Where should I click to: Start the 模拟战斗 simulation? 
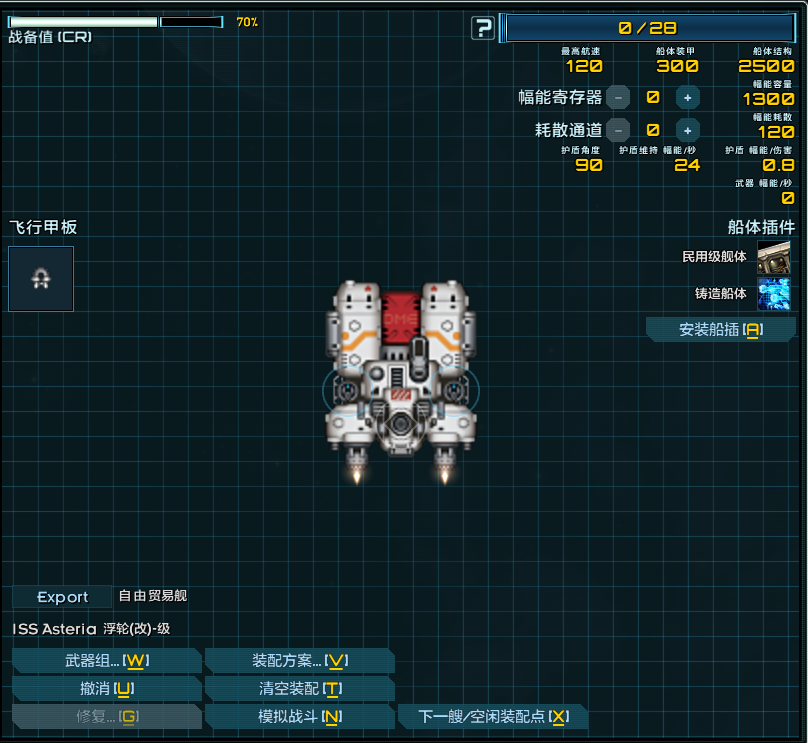click(299, 717)
